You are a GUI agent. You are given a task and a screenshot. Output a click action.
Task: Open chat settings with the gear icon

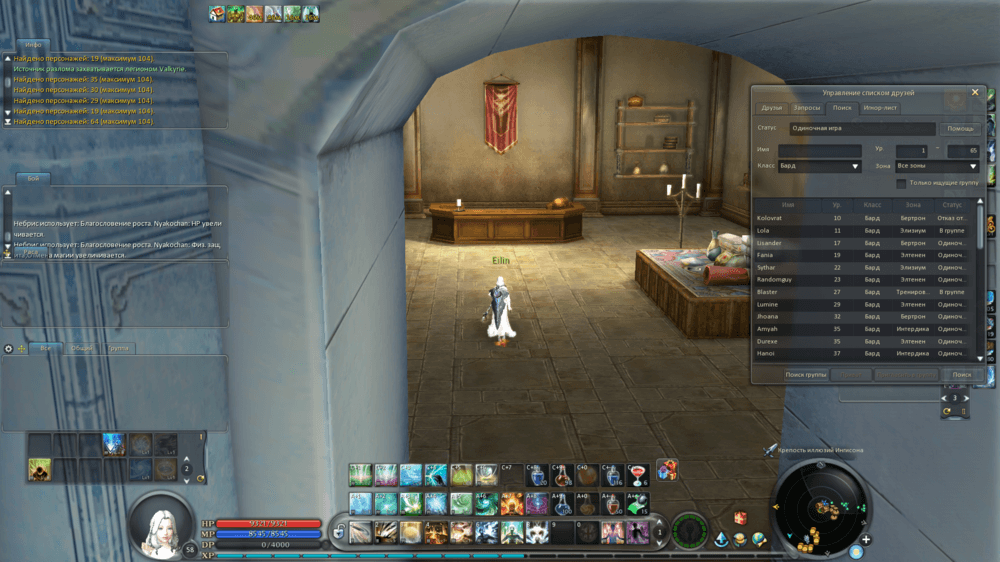(x=9, y=349)
